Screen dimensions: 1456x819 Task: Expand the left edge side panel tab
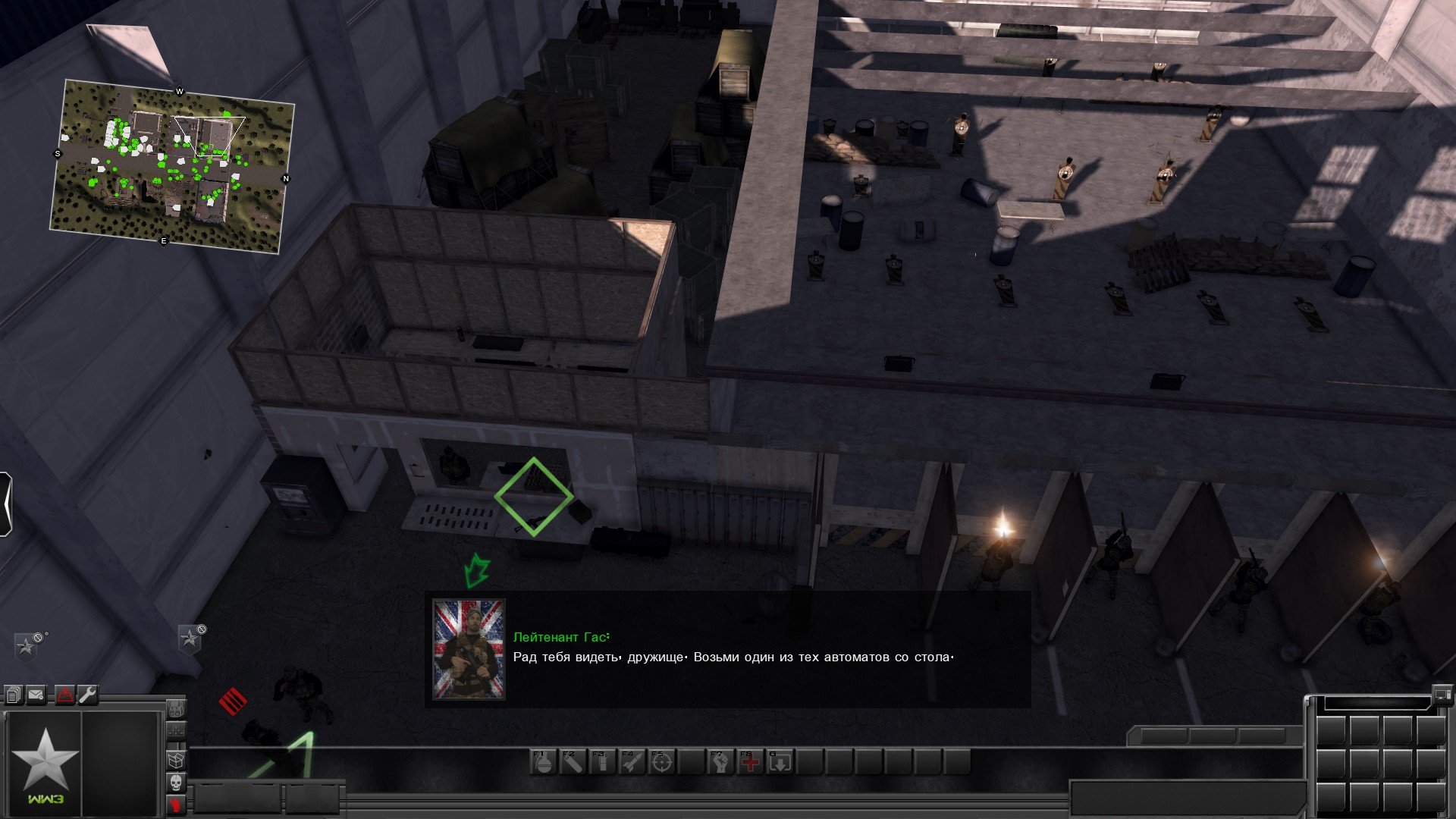point(5,504)
